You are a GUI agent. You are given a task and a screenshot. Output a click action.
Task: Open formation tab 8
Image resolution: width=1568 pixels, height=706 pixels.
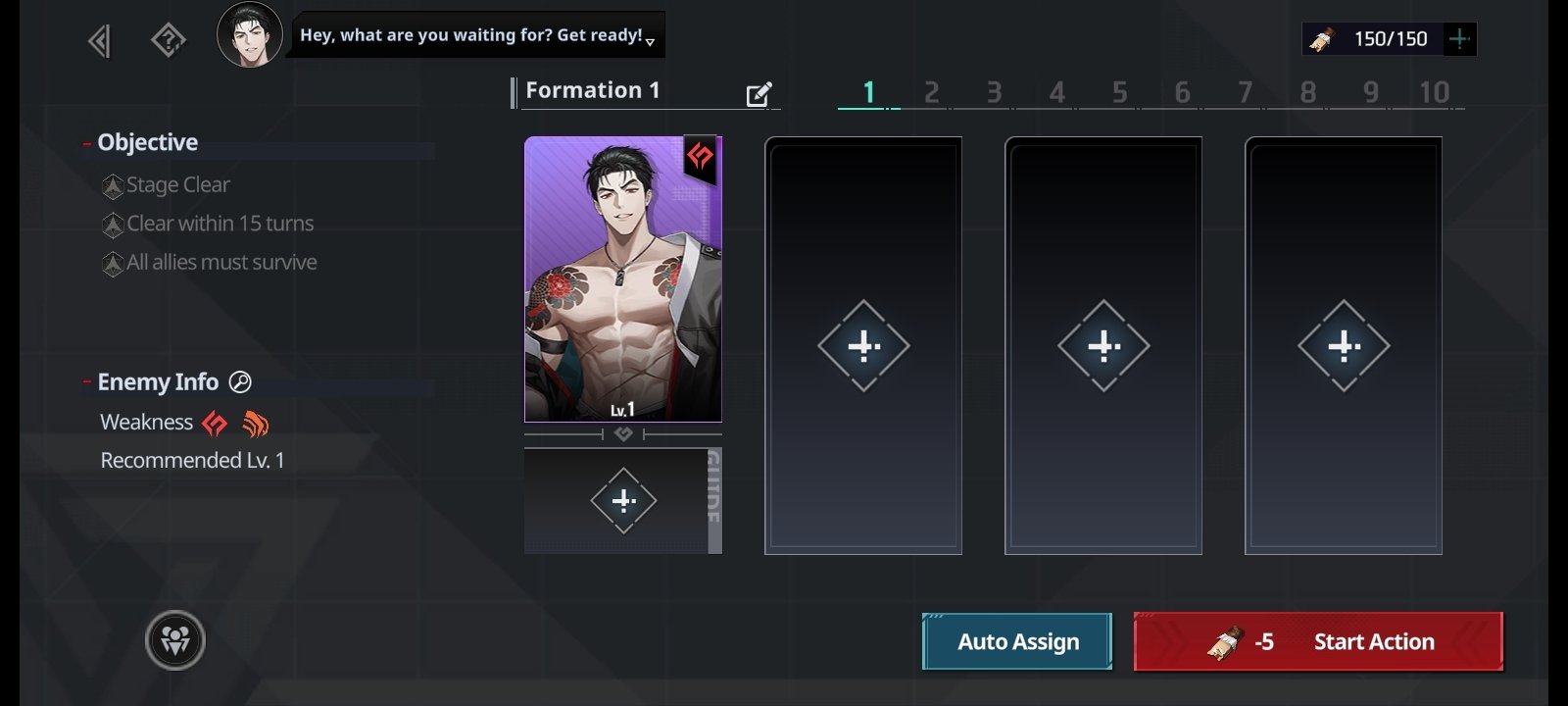point(1307,92)
